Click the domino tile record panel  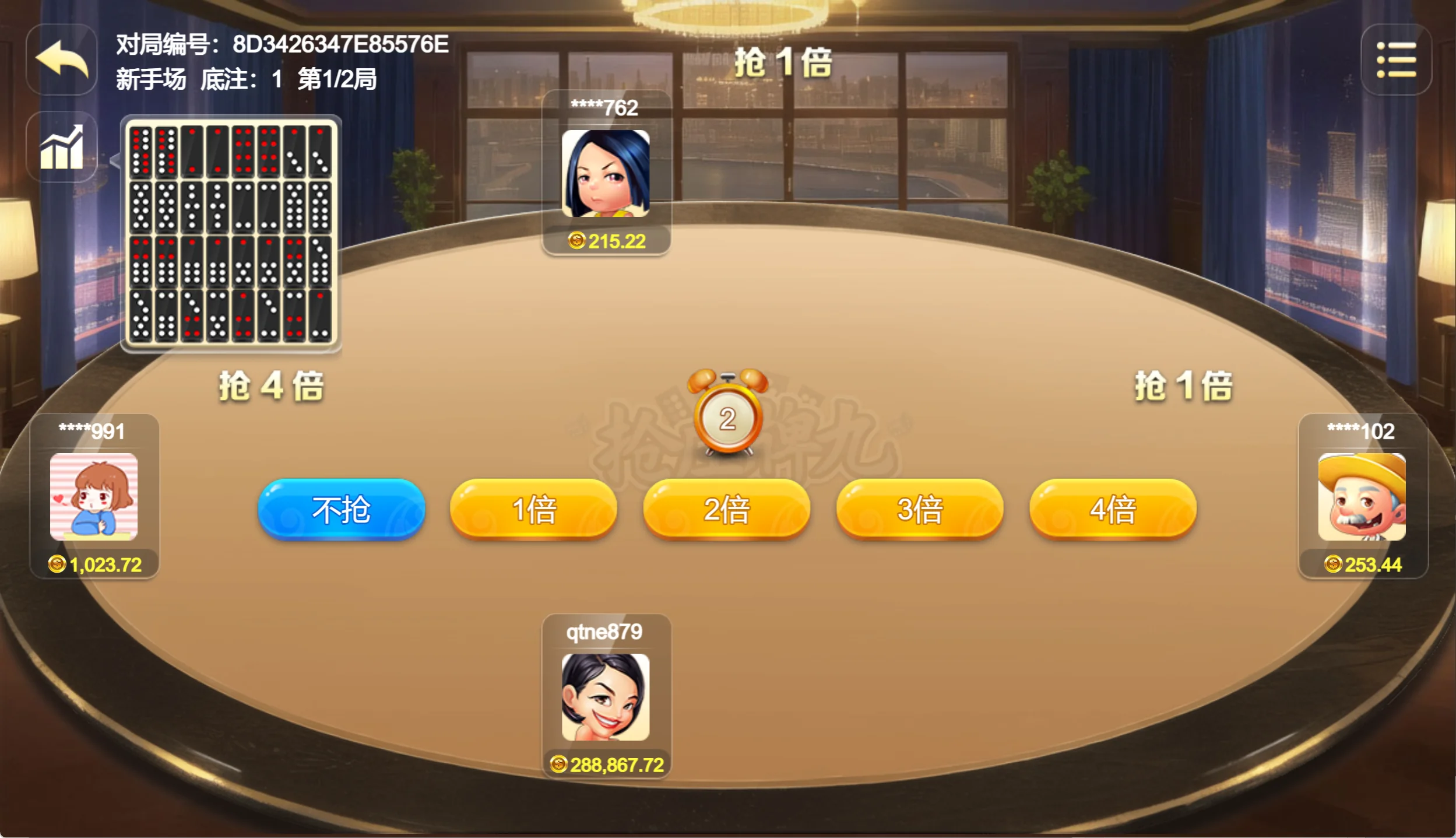(231, 233)
